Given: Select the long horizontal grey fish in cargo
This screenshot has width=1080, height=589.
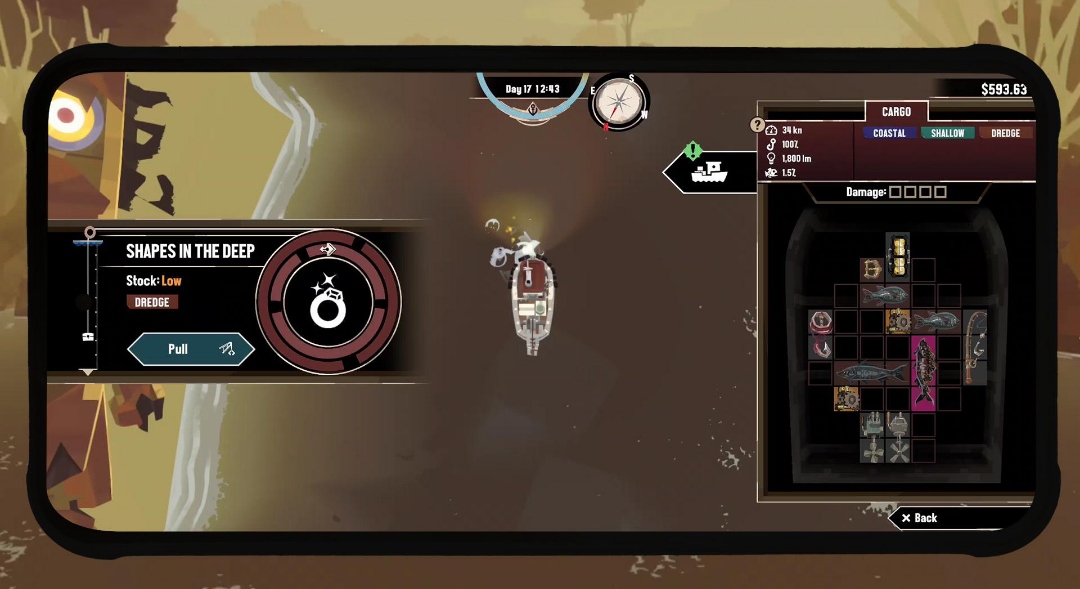Looking at the screenshot, I should 871,373.
